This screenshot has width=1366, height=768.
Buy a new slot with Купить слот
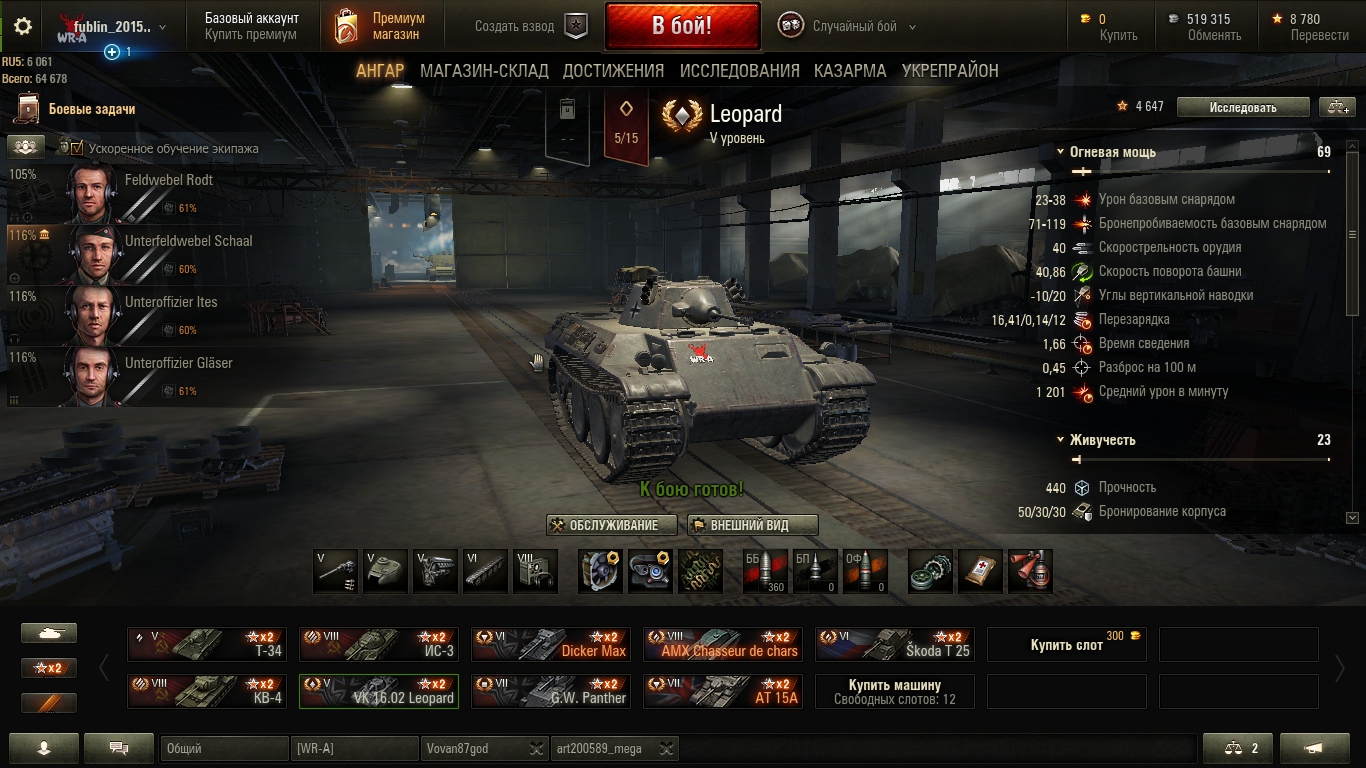tap(1066, 645)
